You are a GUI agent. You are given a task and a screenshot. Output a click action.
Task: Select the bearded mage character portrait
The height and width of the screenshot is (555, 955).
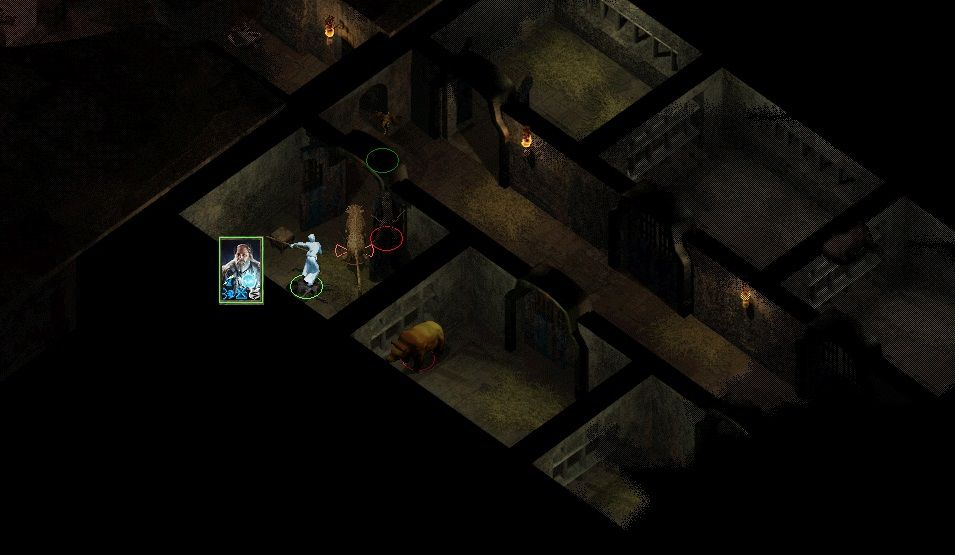tap(241, 269)
